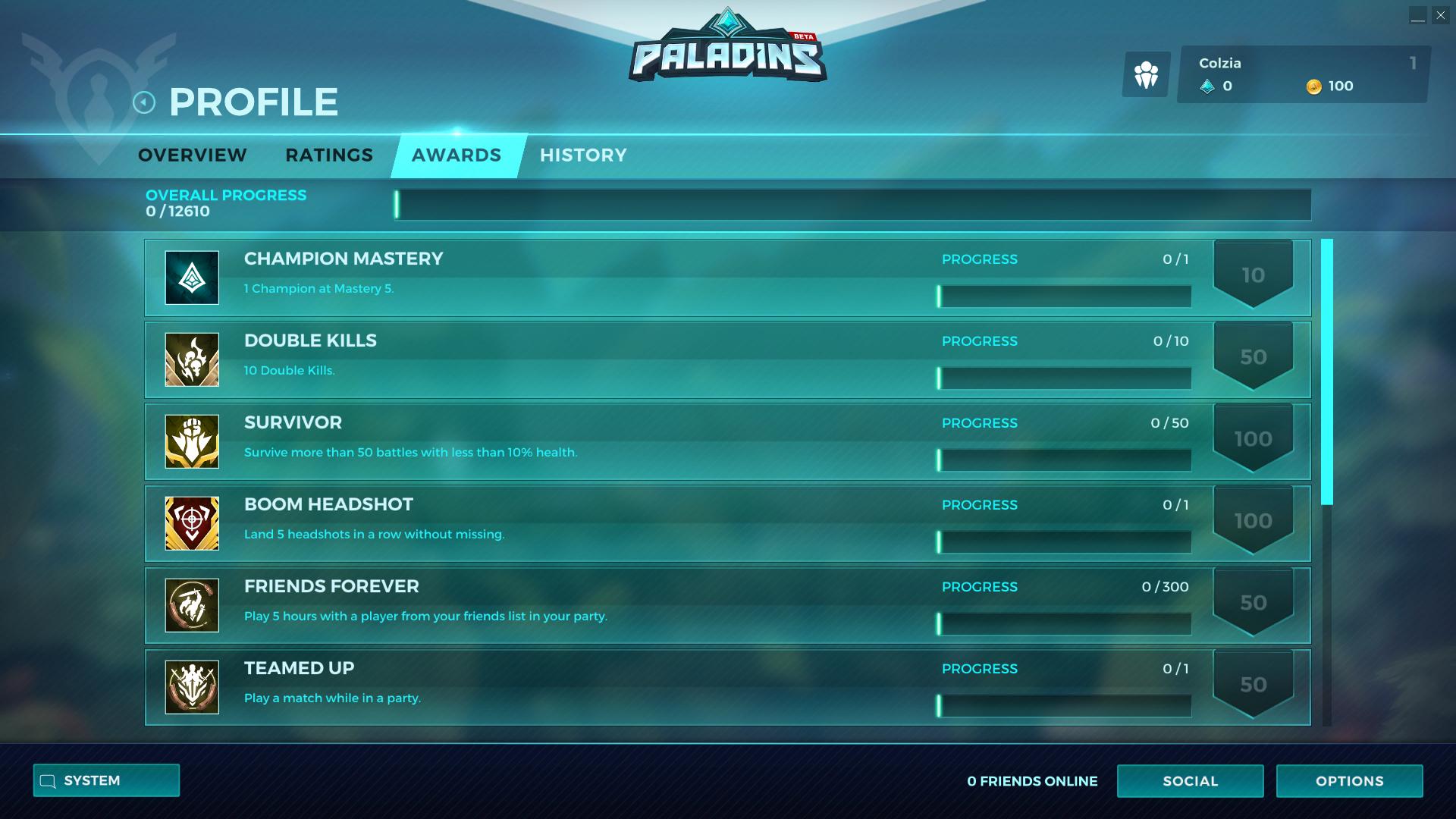
Task: Select the Survivor award icon
Action: 190,441
